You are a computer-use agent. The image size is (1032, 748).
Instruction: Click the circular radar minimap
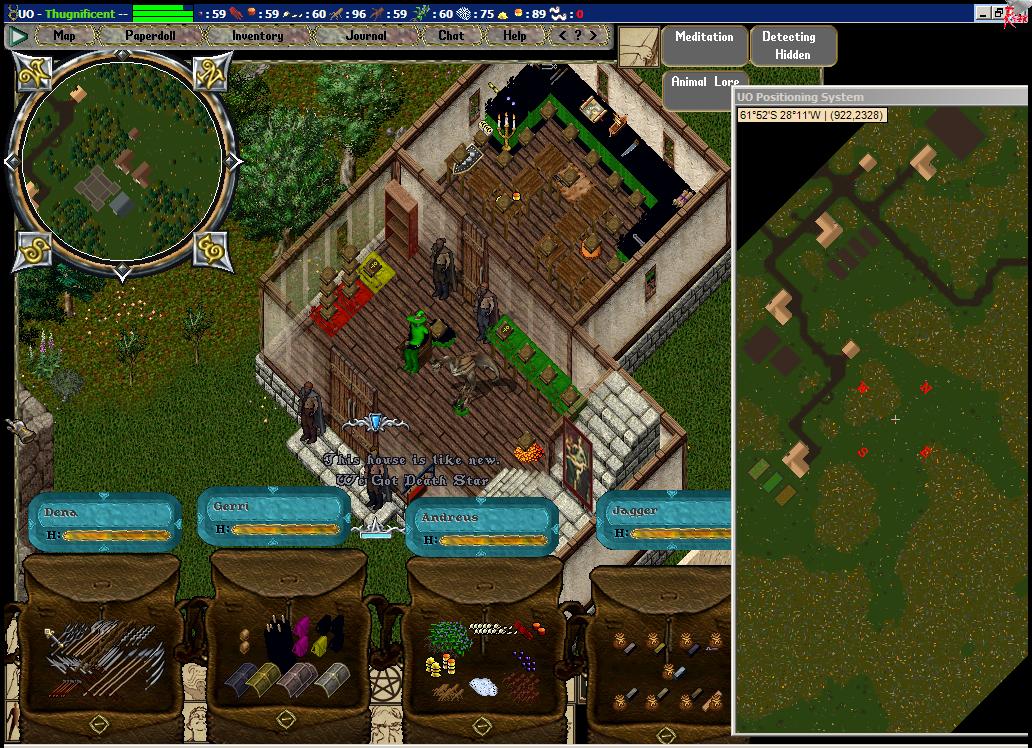click(120, 160)
